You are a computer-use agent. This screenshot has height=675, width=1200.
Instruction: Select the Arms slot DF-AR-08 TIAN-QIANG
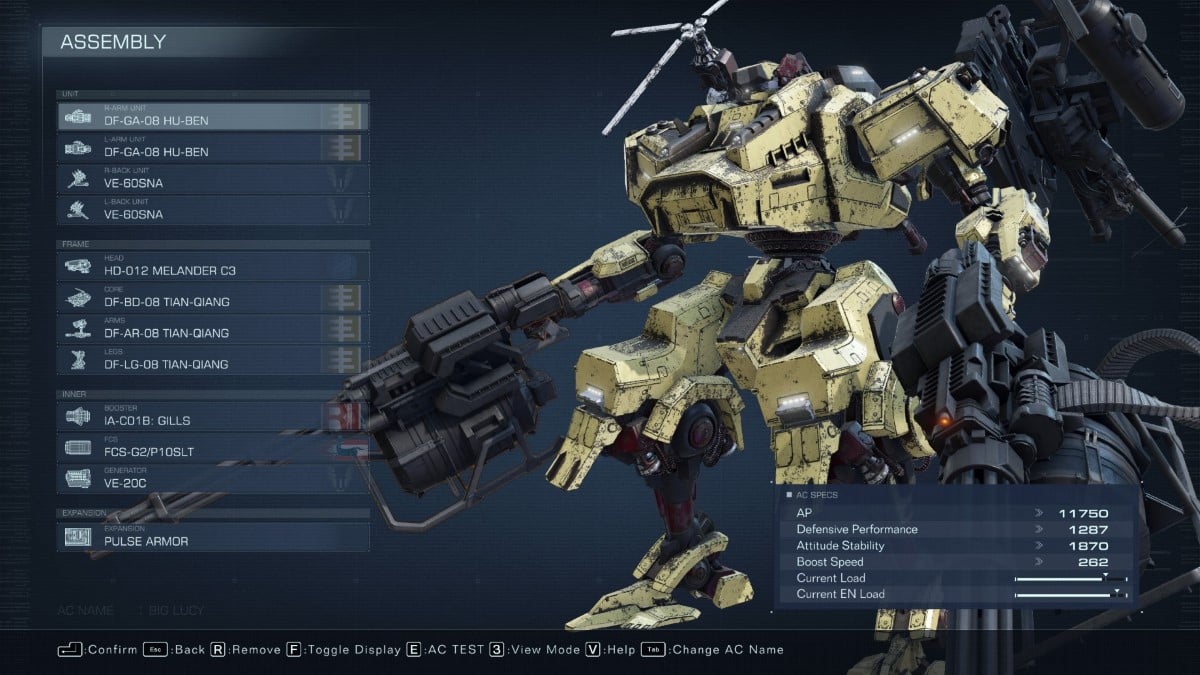[212, 328]
